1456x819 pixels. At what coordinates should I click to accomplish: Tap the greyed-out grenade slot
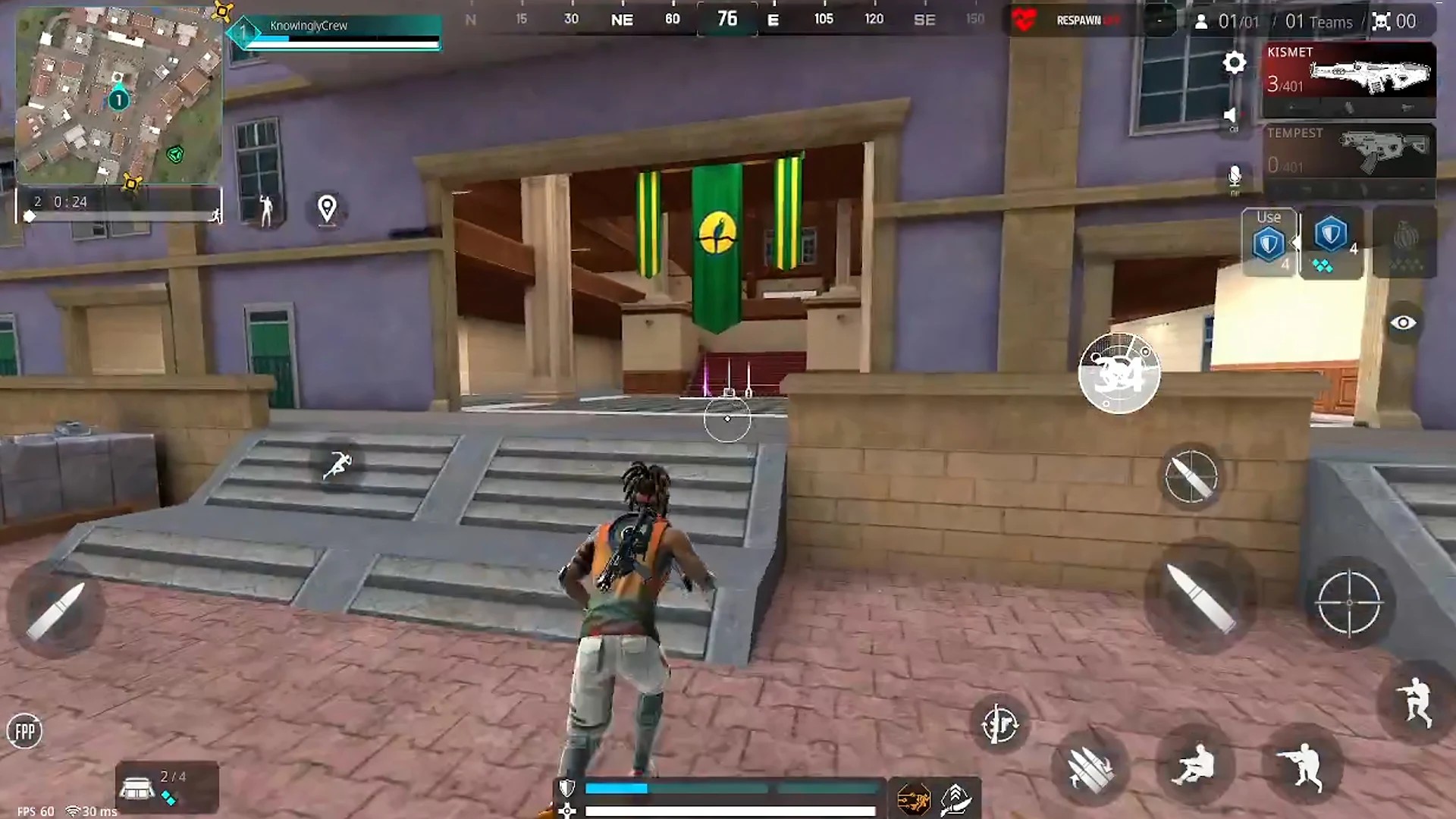1407,241
